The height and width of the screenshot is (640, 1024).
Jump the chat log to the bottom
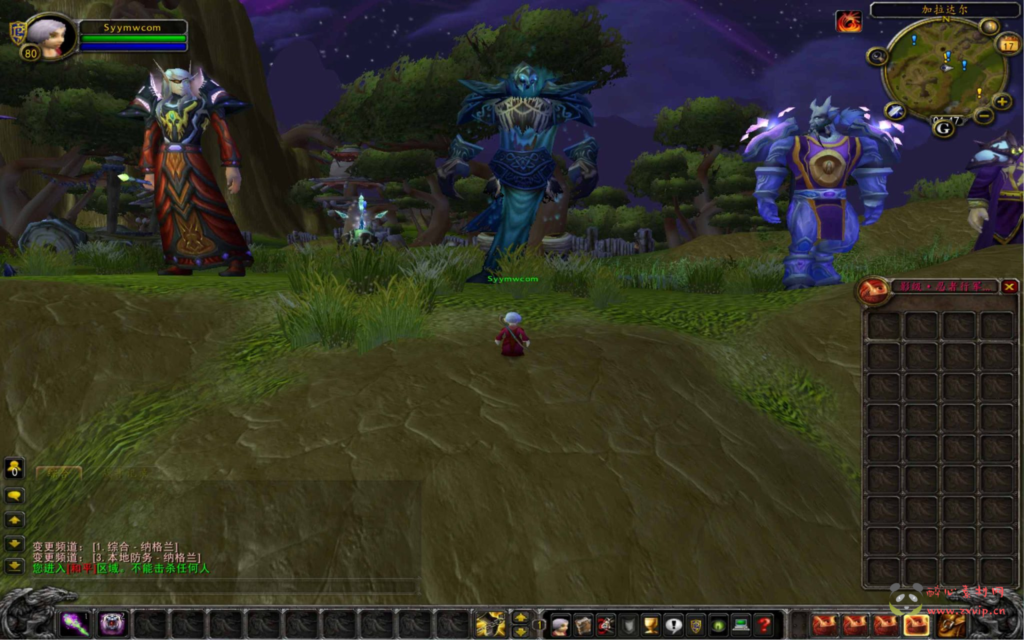point(15,566)
